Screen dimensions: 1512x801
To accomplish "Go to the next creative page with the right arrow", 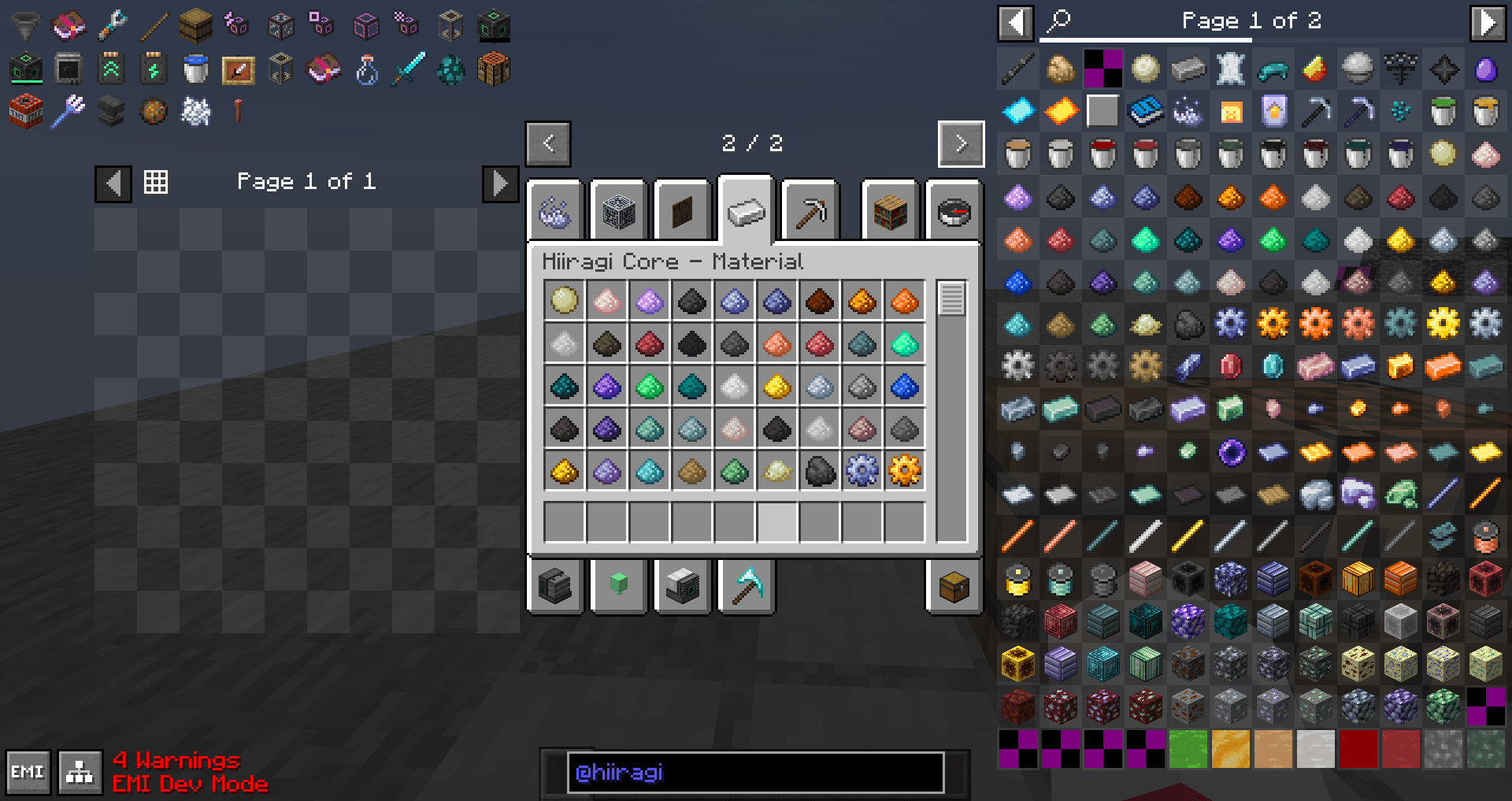I will click(x=960, y=144).
